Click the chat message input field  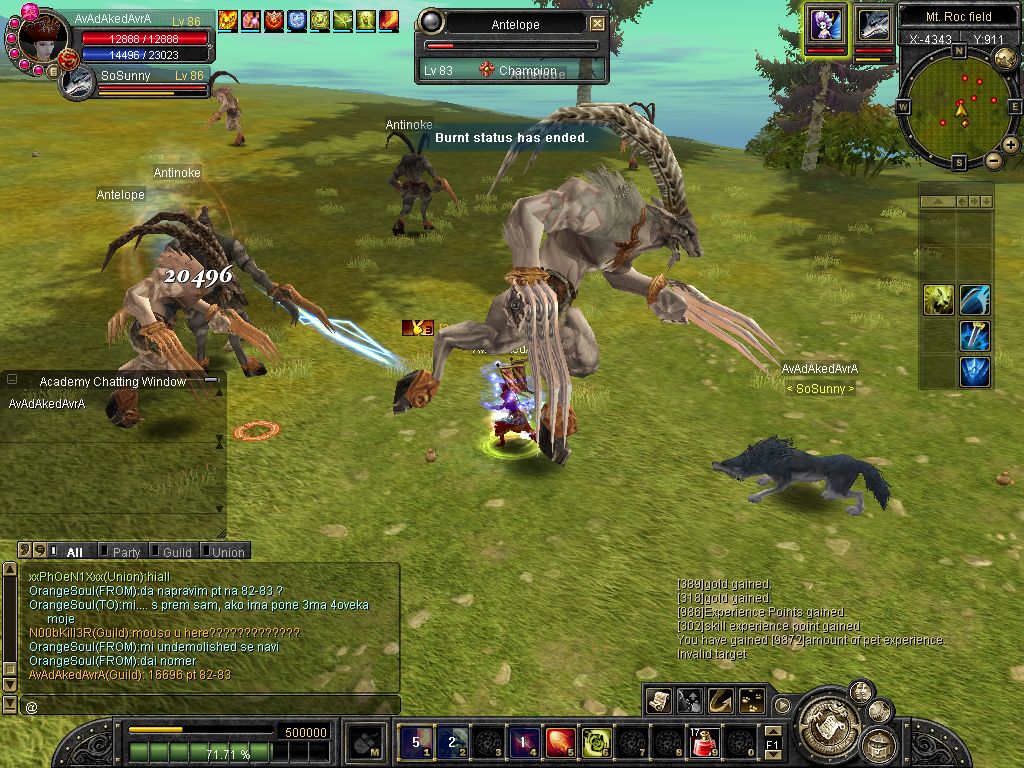click(x=210, y=706)
